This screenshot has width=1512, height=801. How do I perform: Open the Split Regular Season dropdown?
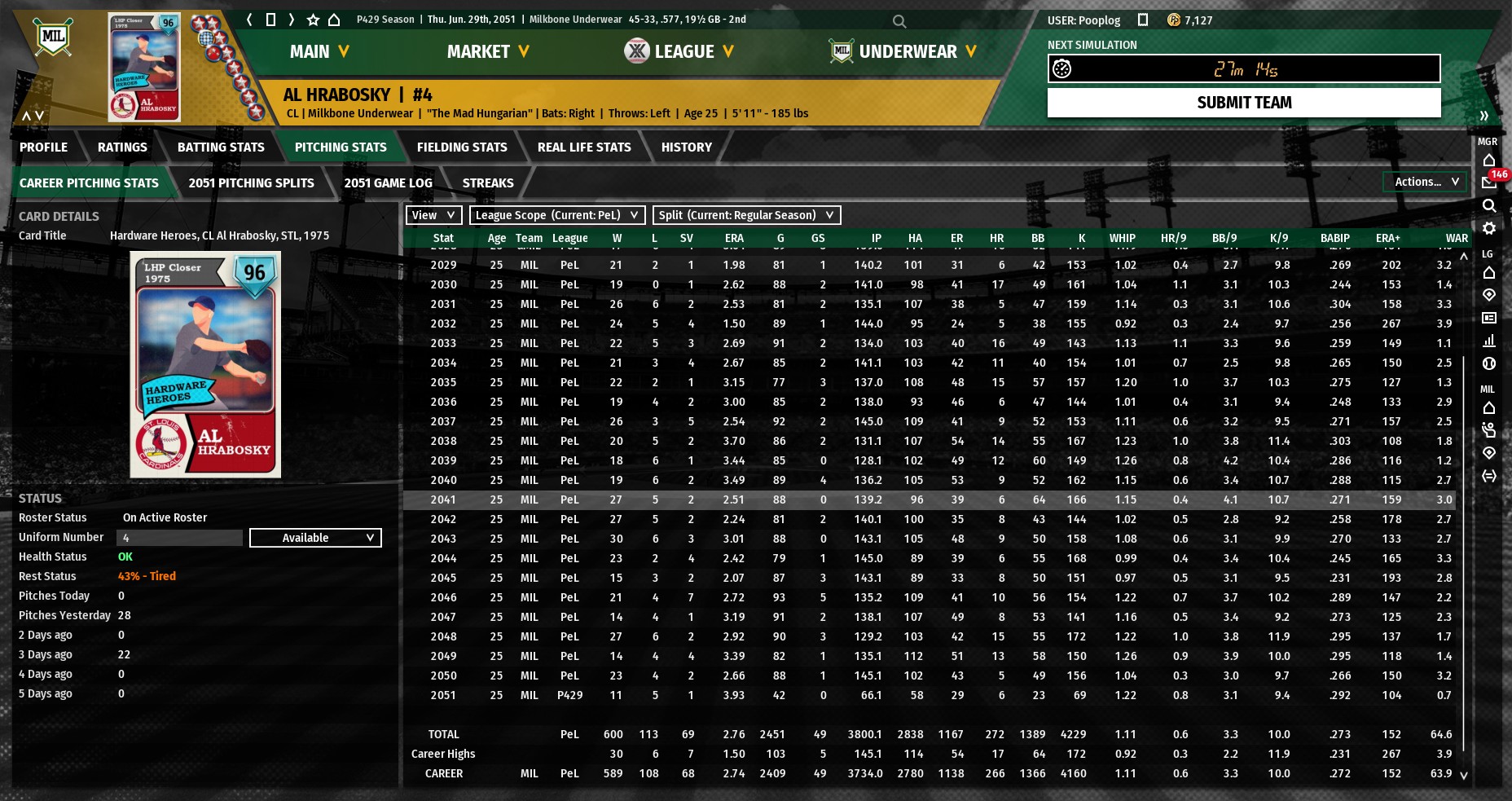(x=746, y=215)
